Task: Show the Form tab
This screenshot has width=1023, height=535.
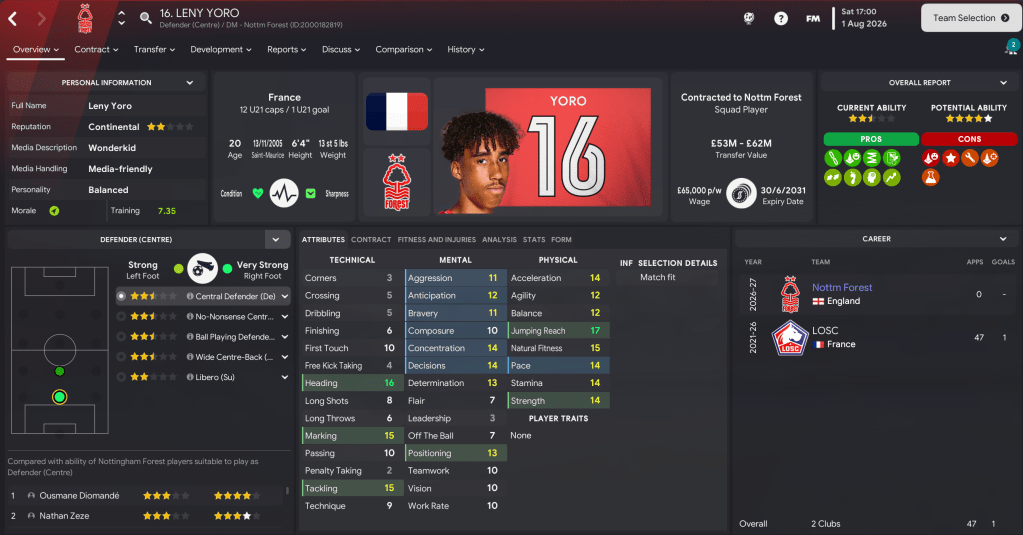Action: pyautogui.click(x=561, y=240)
